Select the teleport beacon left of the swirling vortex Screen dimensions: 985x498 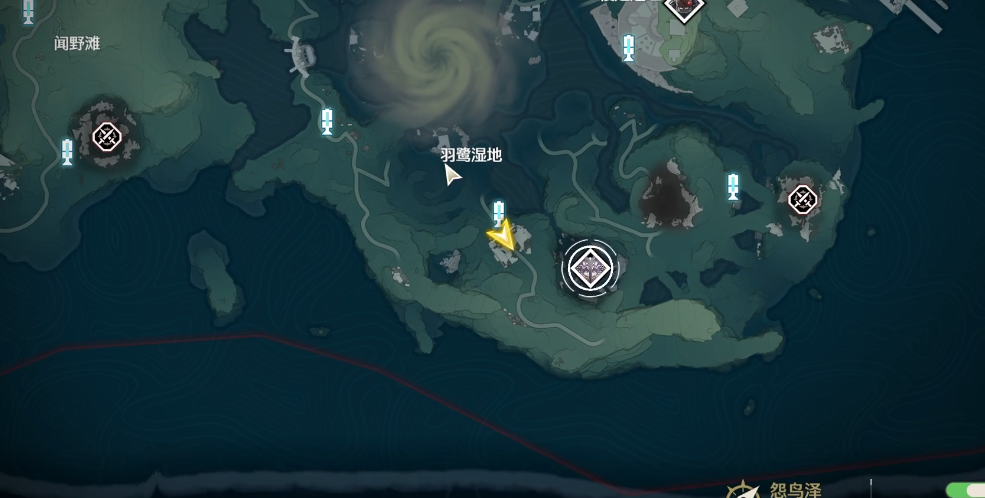pos(327,122)
